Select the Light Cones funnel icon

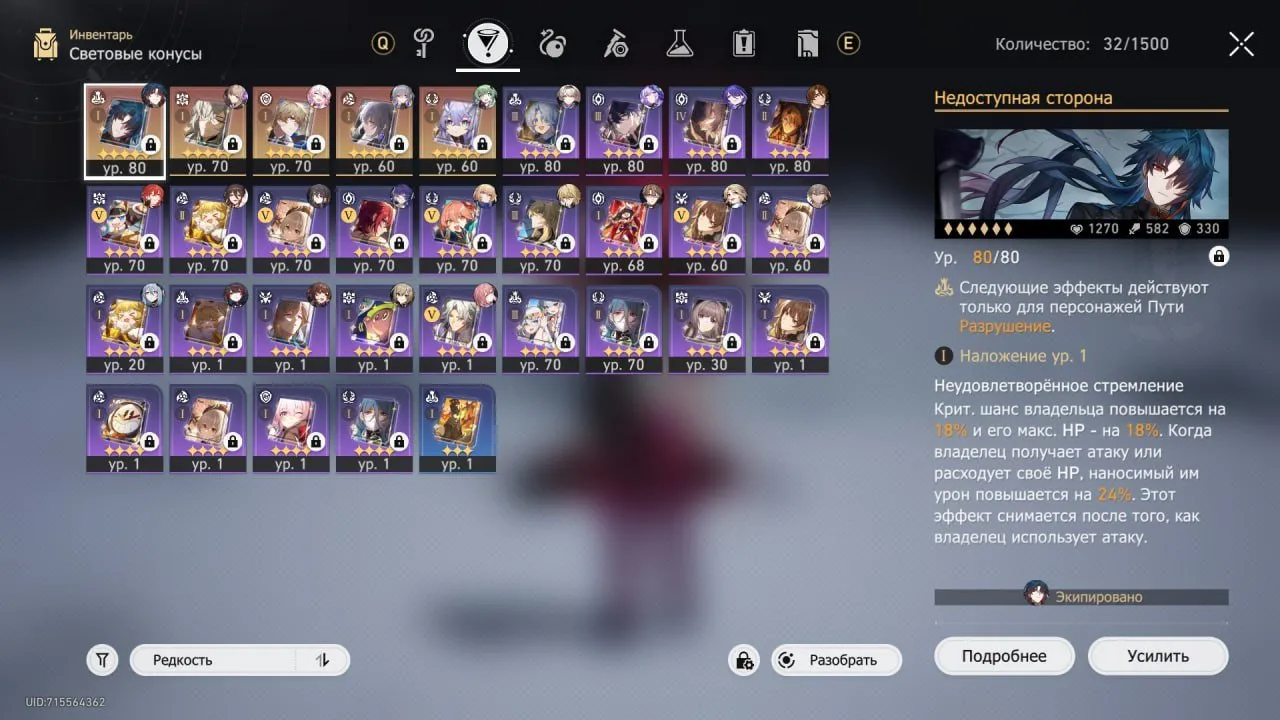coord(487,43)
